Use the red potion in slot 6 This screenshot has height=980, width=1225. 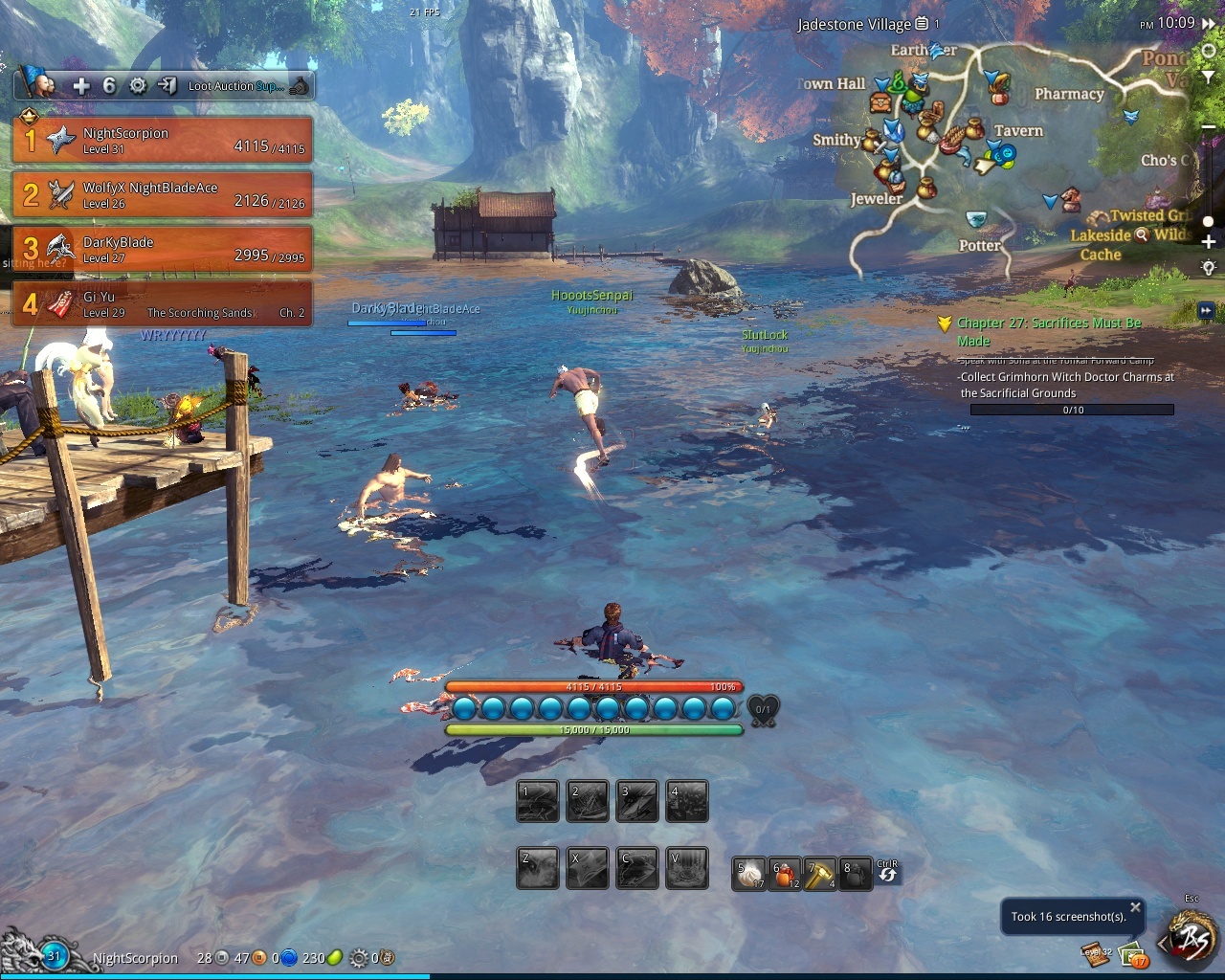[x=785, y=874]
